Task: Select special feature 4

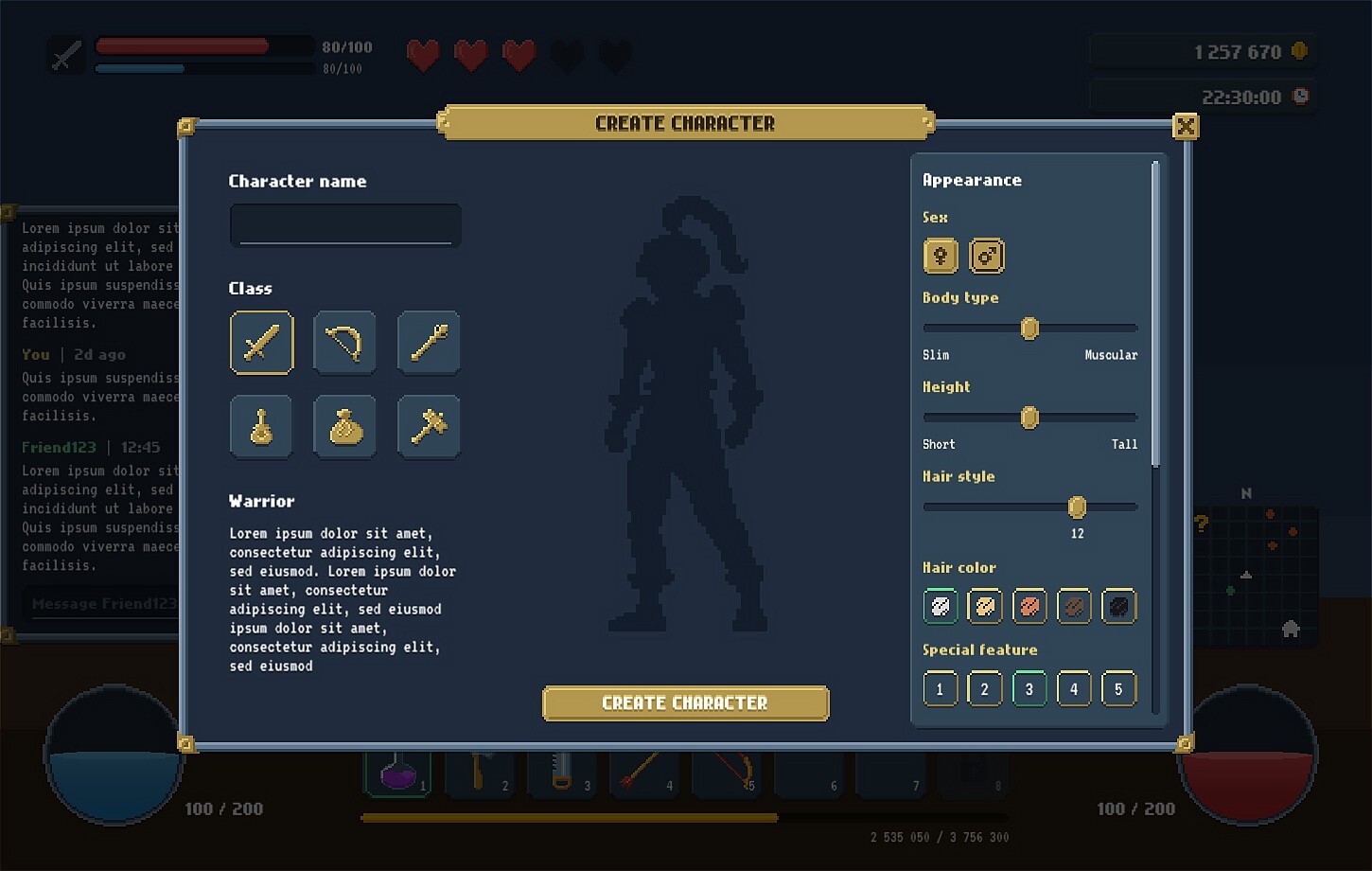Action: point(1074,688)
